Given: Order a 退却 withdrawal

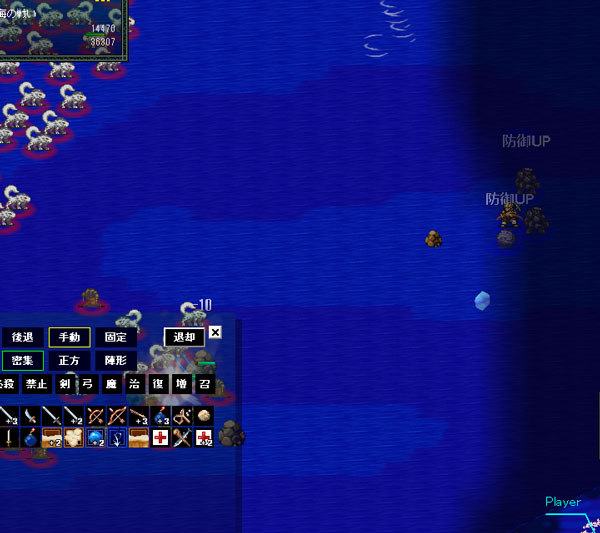Looking at the screenshot, I should tap(183, 338).
